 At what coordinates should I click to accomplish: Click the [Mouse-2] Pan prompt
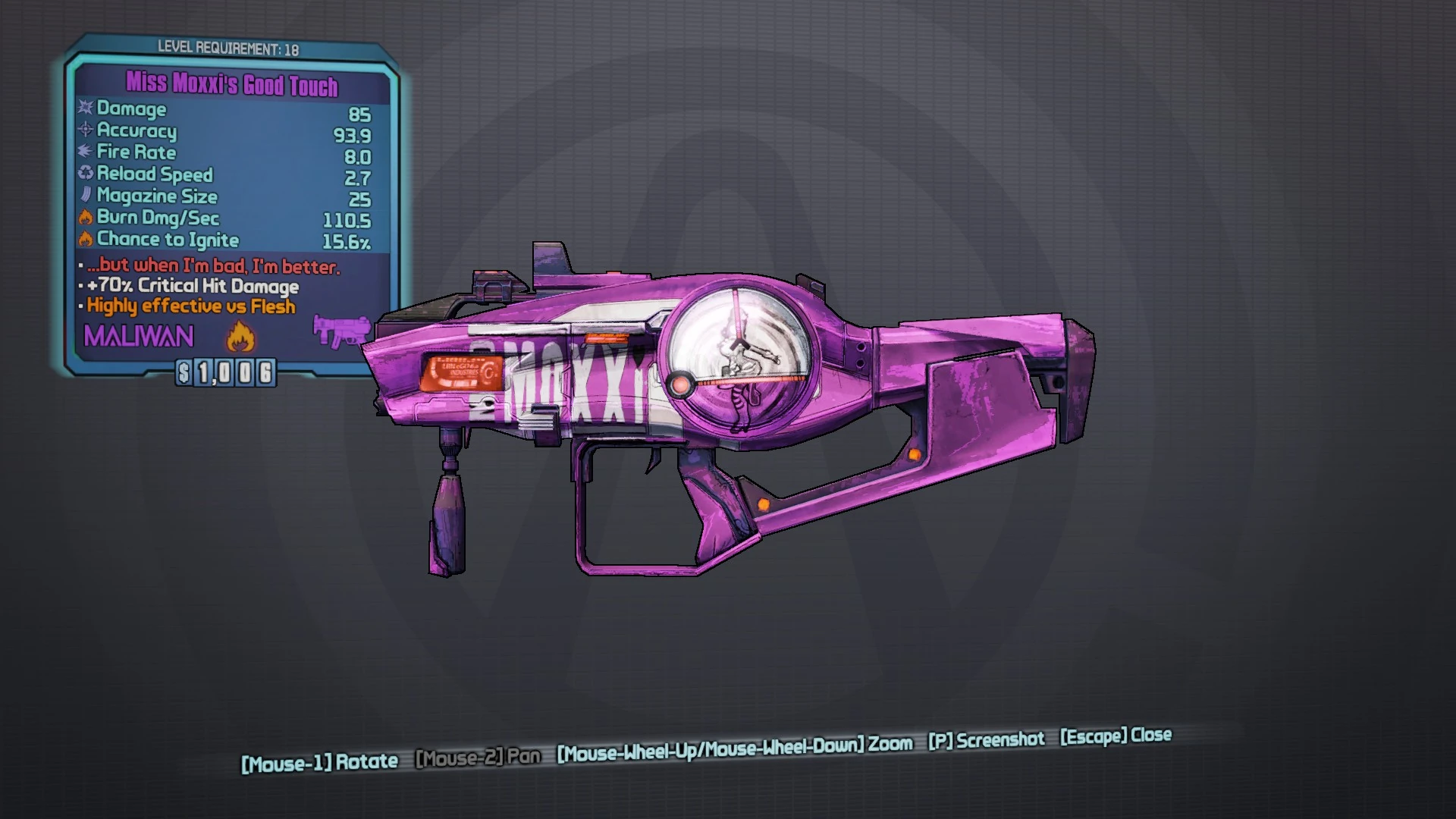pos(478,757)
